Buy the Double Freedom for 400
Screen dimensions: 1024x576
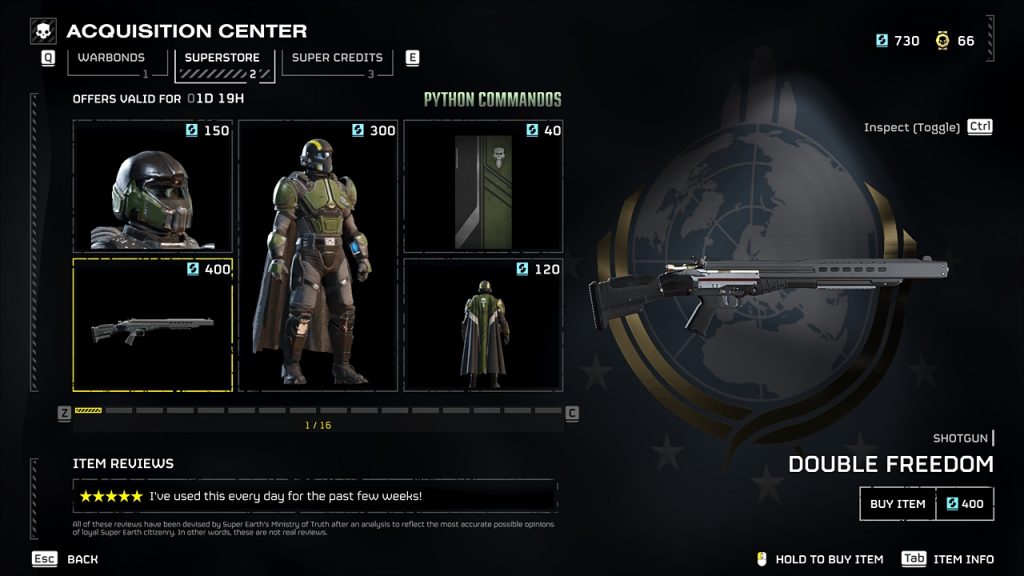pyautogui.click(x=926, y=504)
